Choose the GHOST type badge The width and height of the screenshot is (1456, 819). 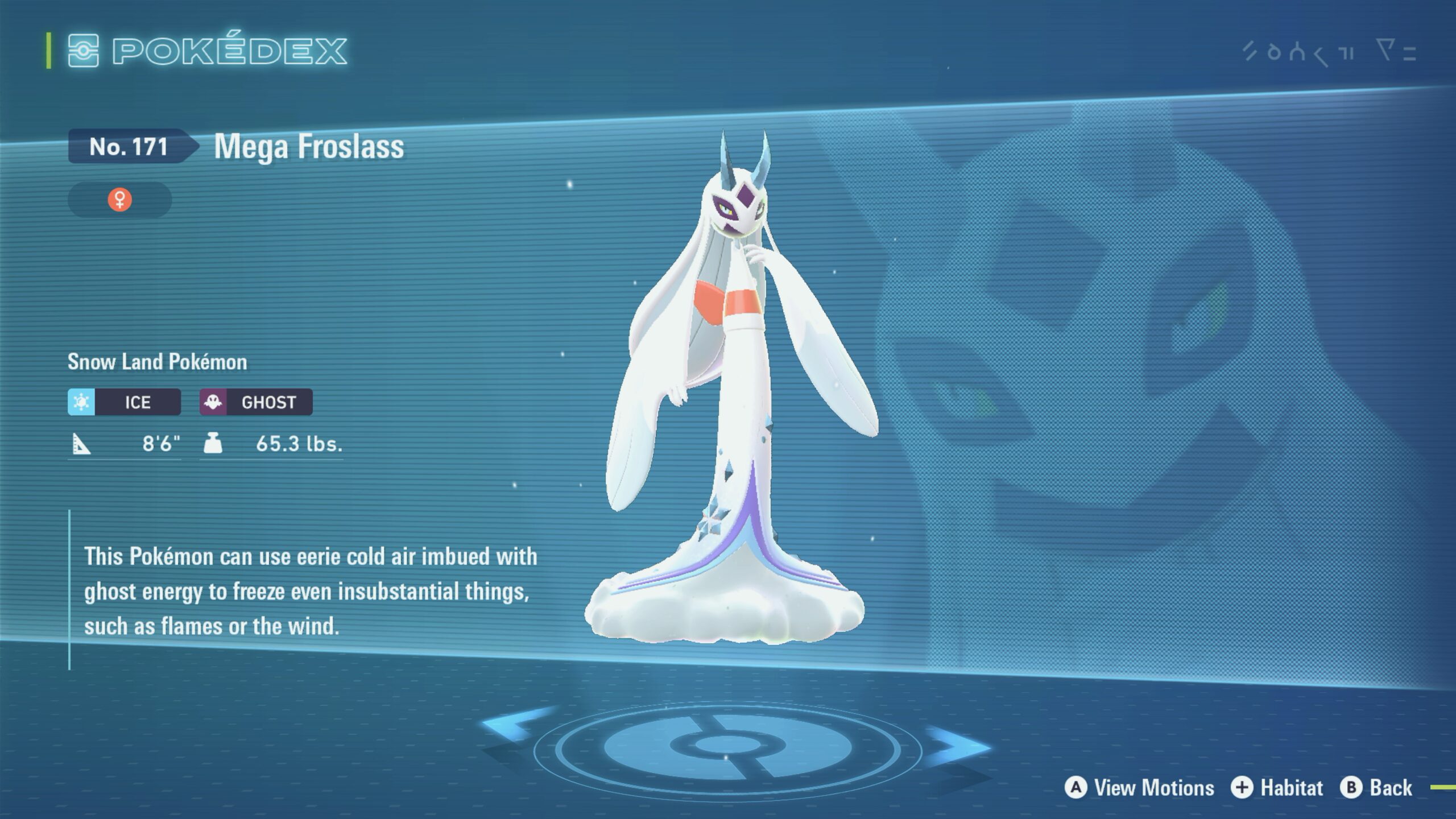256,402
